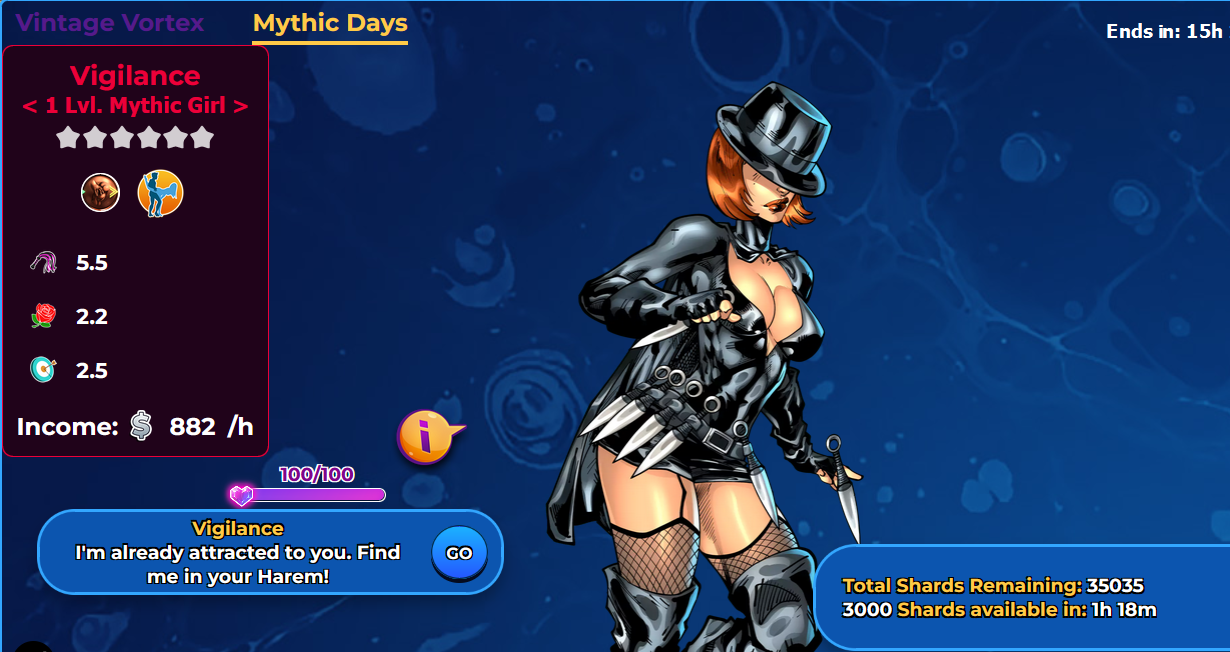1230x652 pixels.
Task: Switch to the Vintage Vortex tab
Action: coord(110,23)
